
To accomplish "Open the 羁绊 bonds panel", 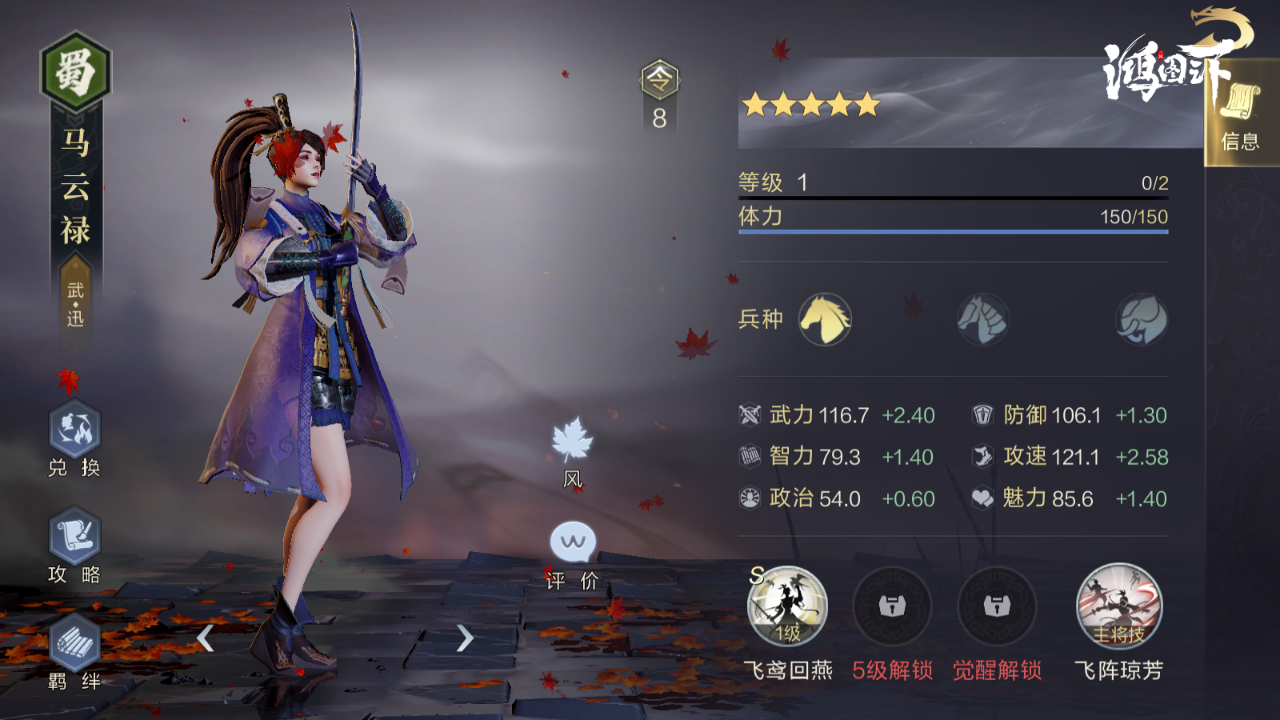I will point(75,643).
